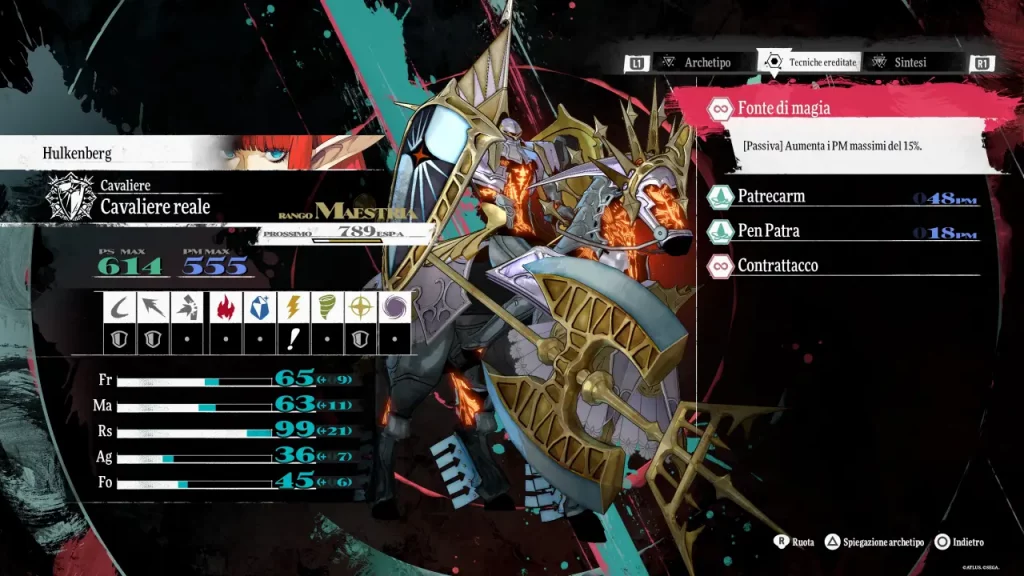The height and width of the screenshot is (576, 1024).
Task: Click the Cavaliere reale archetype emblem
Action: tap(71, 198)
